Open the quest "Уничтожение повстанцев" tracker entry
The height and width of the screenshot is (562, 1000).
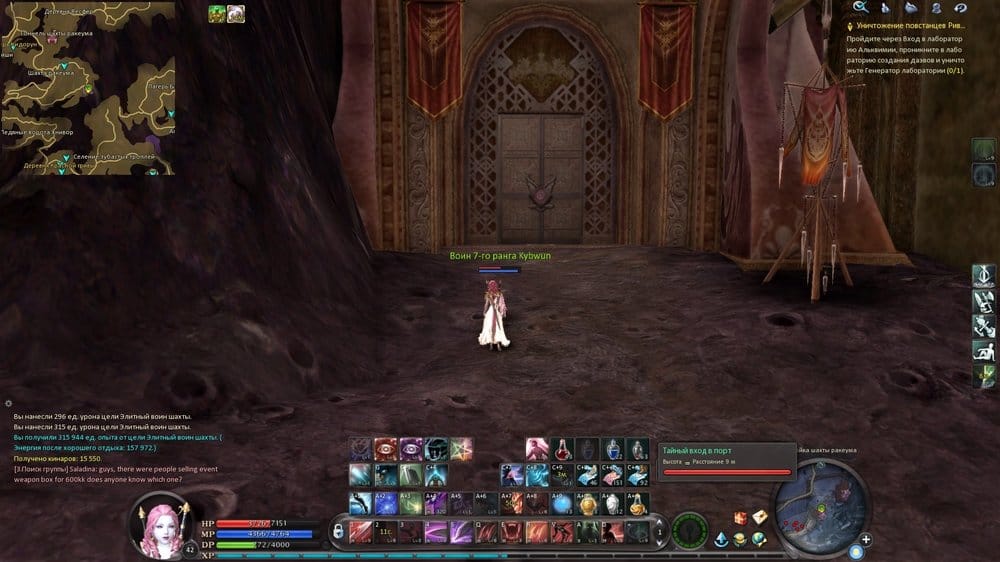coord(910,25)
